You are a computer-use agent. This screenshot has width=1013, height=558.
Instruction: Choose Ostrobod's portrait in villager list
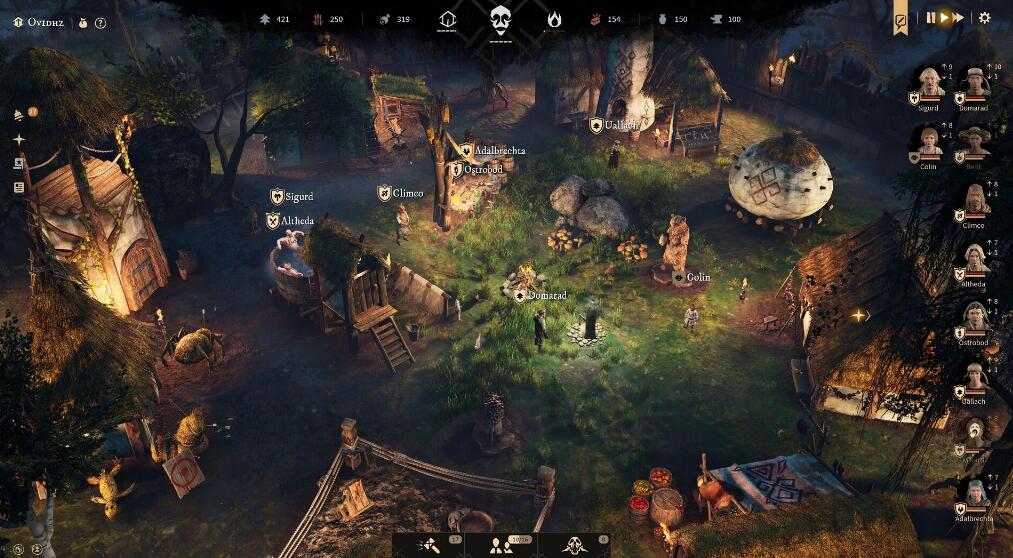click(x=974, y=316)
